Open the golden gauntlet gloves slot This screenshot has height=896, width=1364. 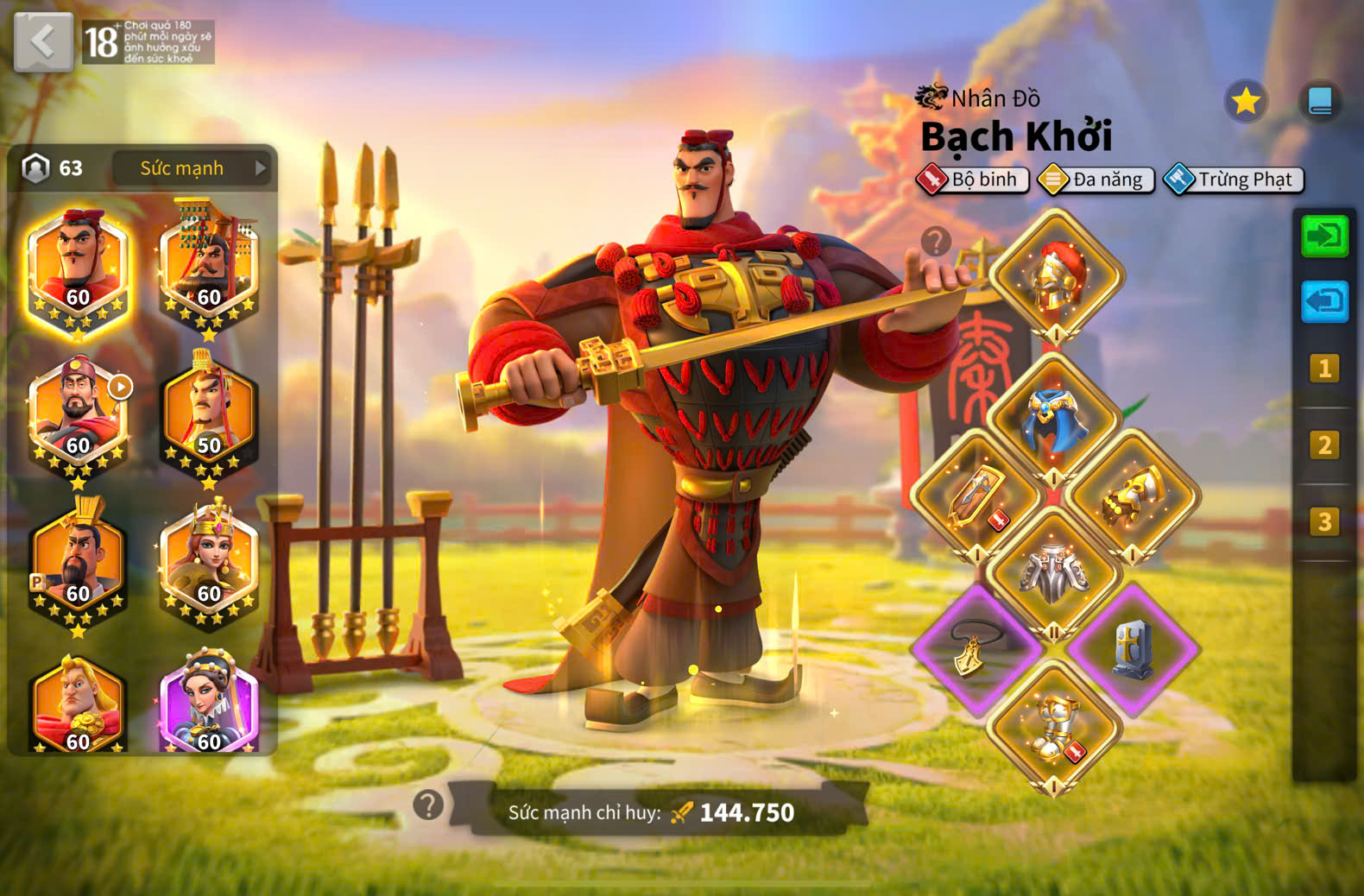click(1132, 496)
